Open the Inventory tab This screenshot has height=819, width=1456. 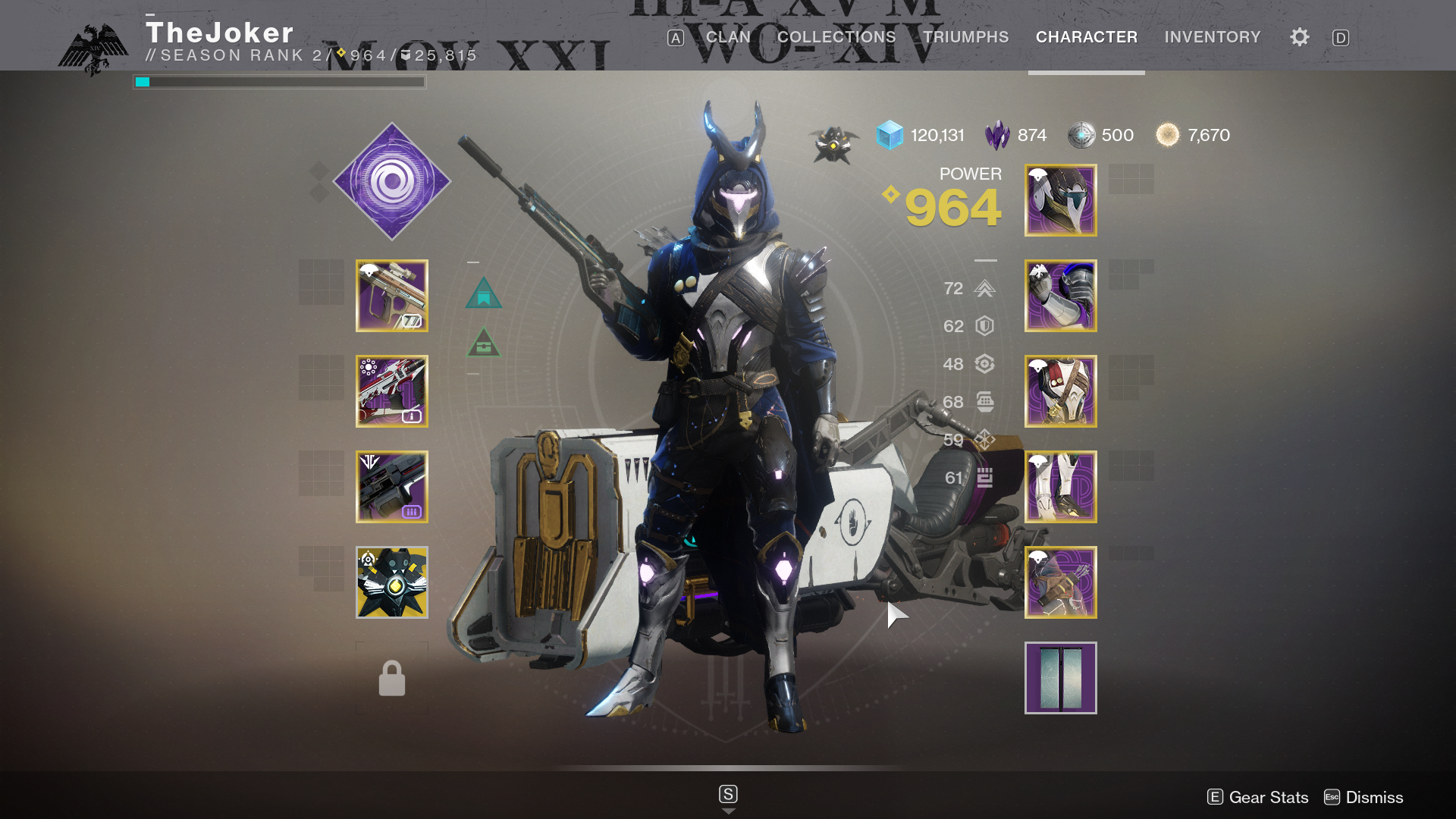pyautogui.click(x=1212, y=37)
